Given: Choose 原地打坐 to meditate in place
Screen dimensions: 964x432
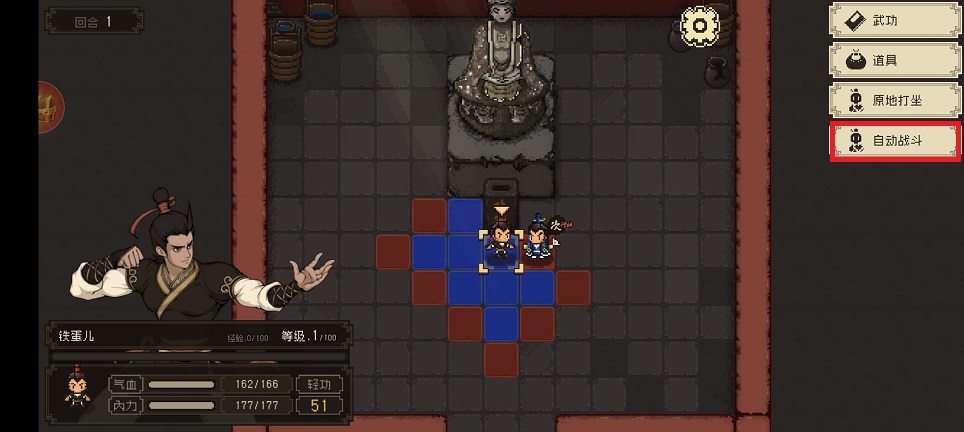Looking at the screenshot, I should [x=894, y=101].
